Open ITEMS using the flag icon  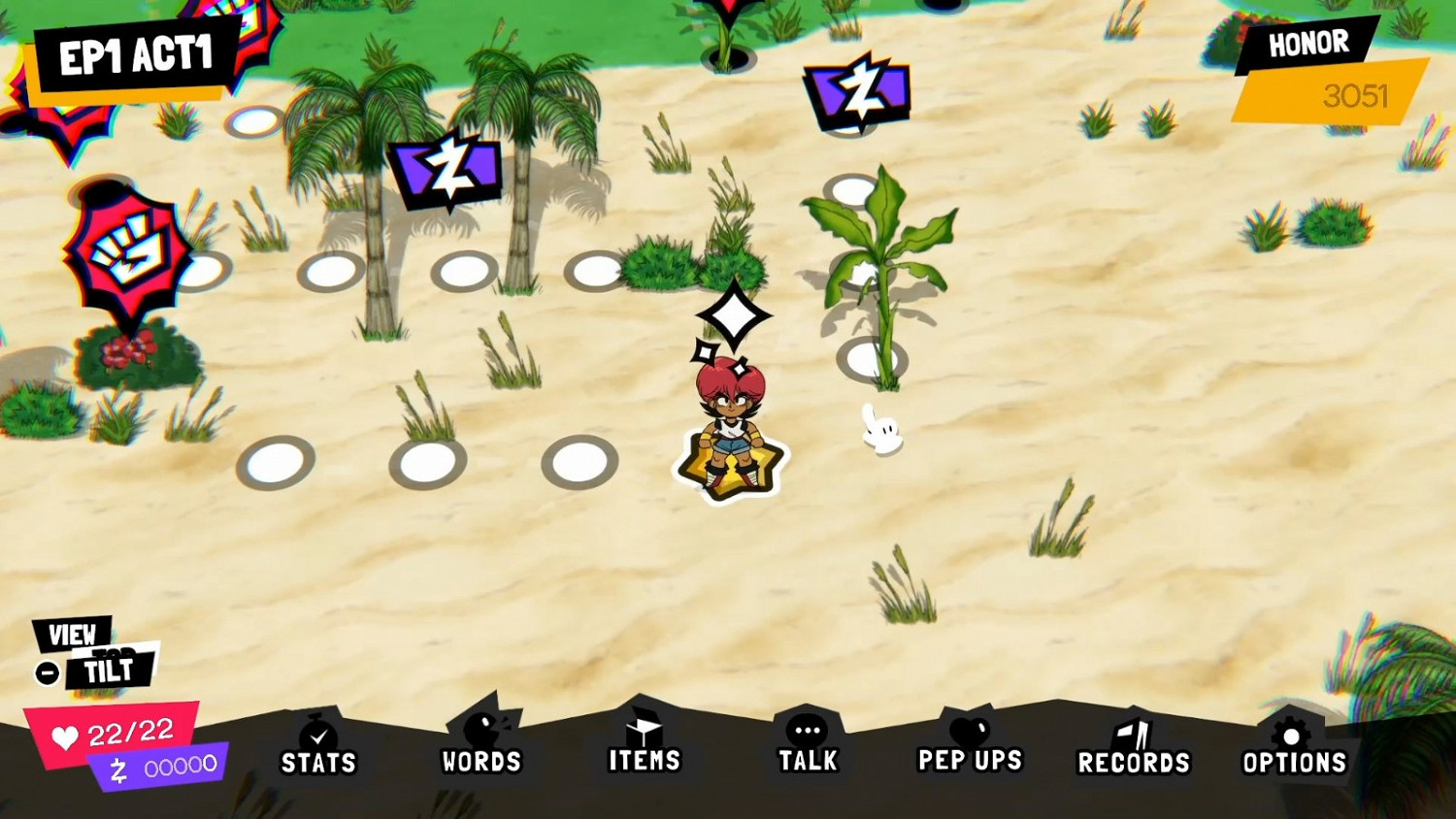645,728
